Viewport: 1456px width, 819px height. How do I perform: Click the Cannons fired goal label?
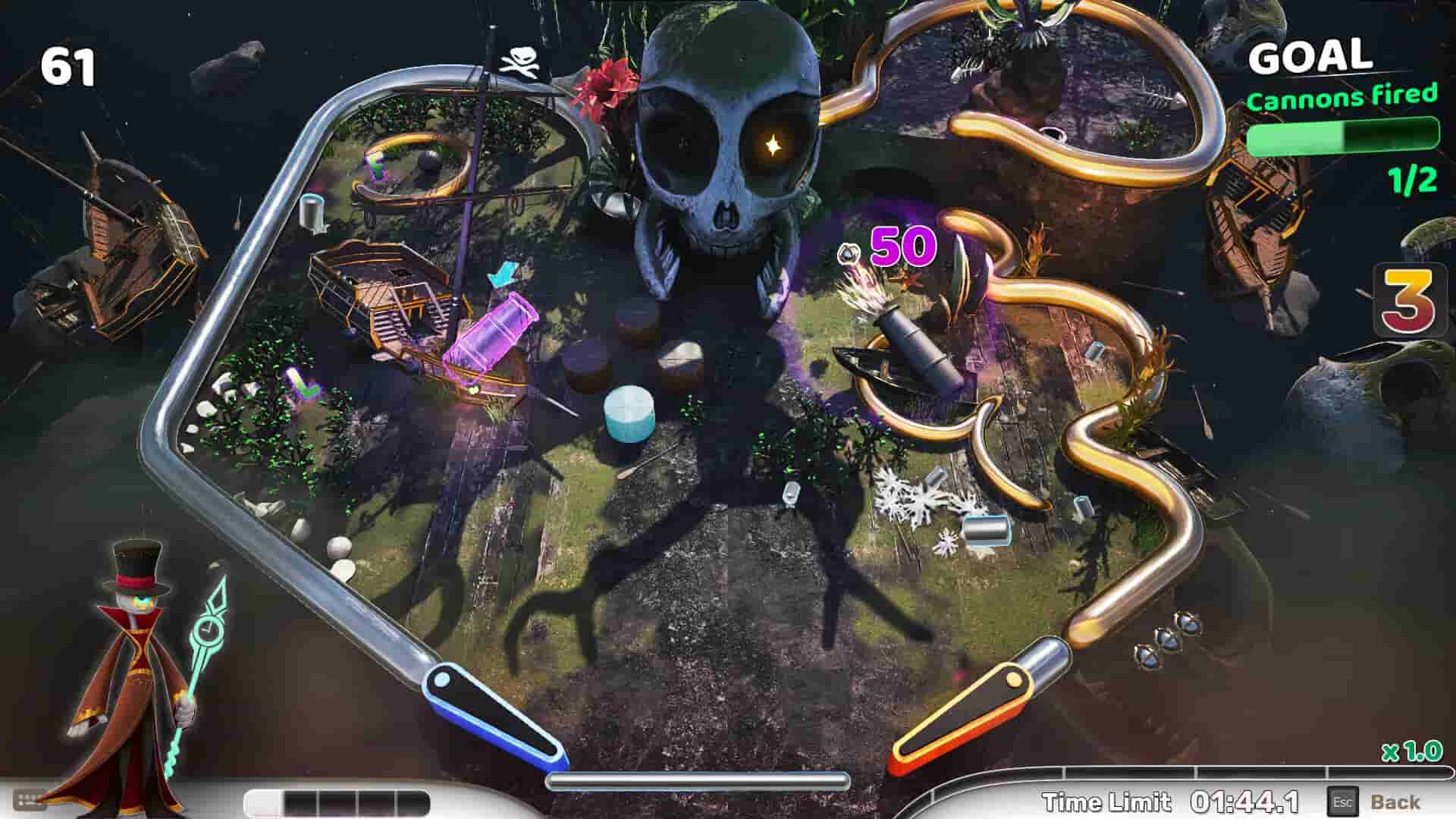[1343, 98]
